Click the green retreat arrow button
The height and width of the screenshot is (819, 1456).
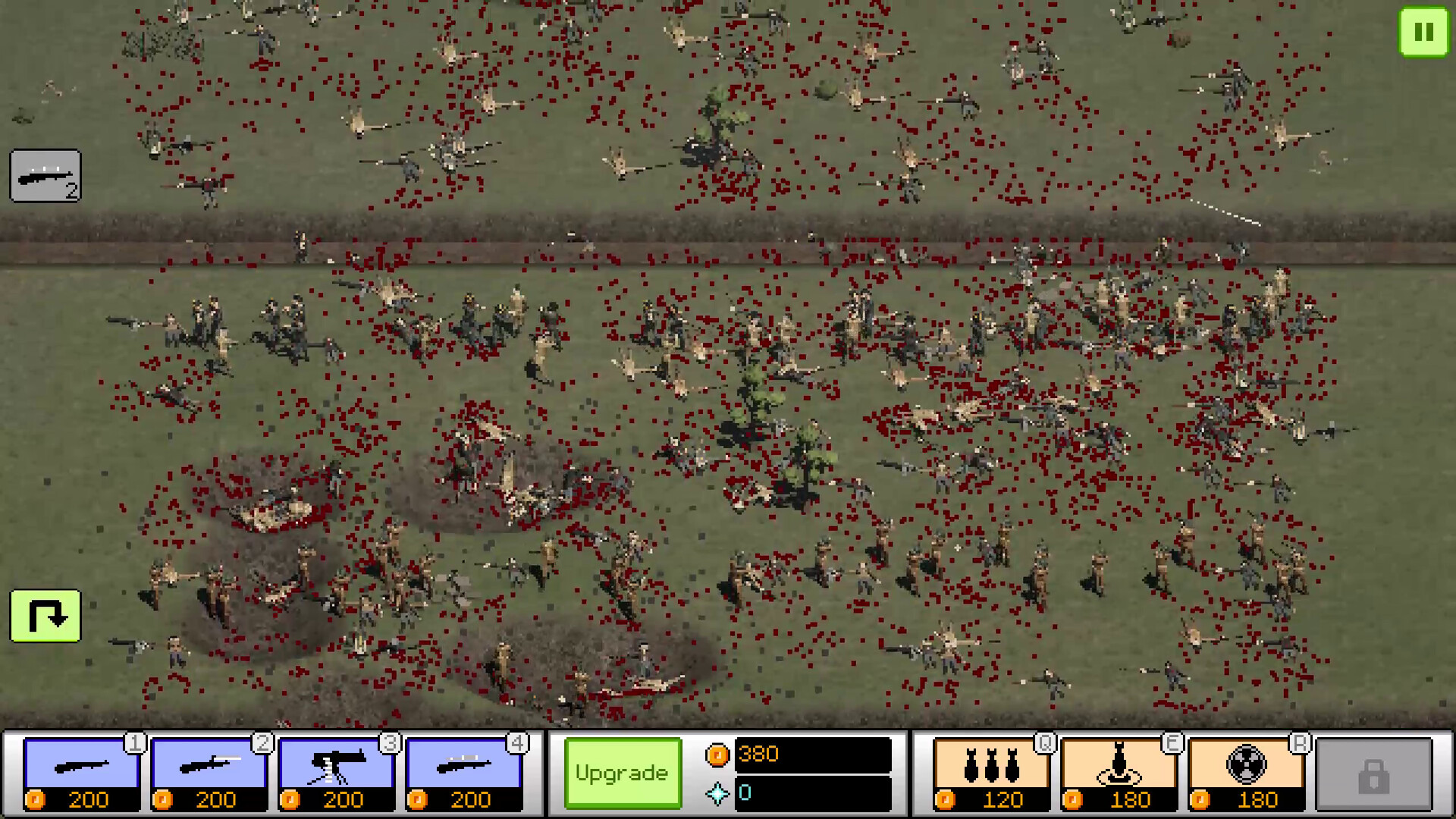coord(45,616)
